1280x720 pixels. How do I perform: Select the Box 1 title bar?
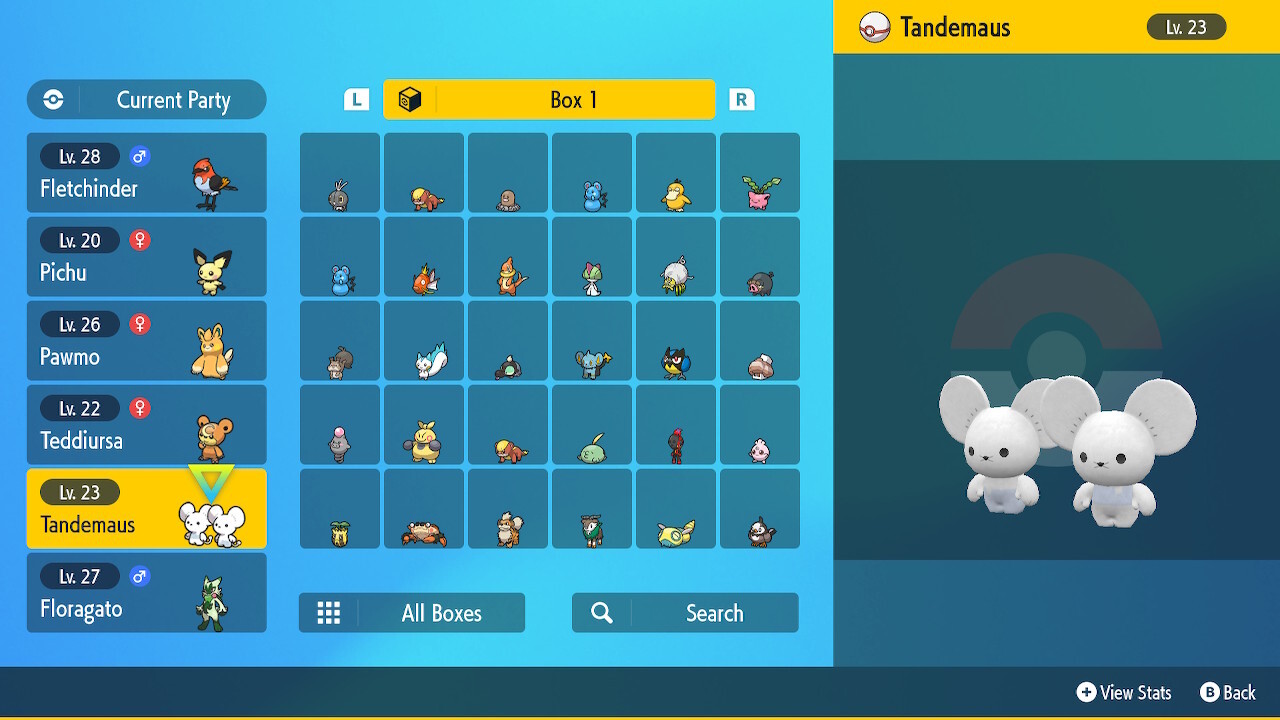coord(549,99)
